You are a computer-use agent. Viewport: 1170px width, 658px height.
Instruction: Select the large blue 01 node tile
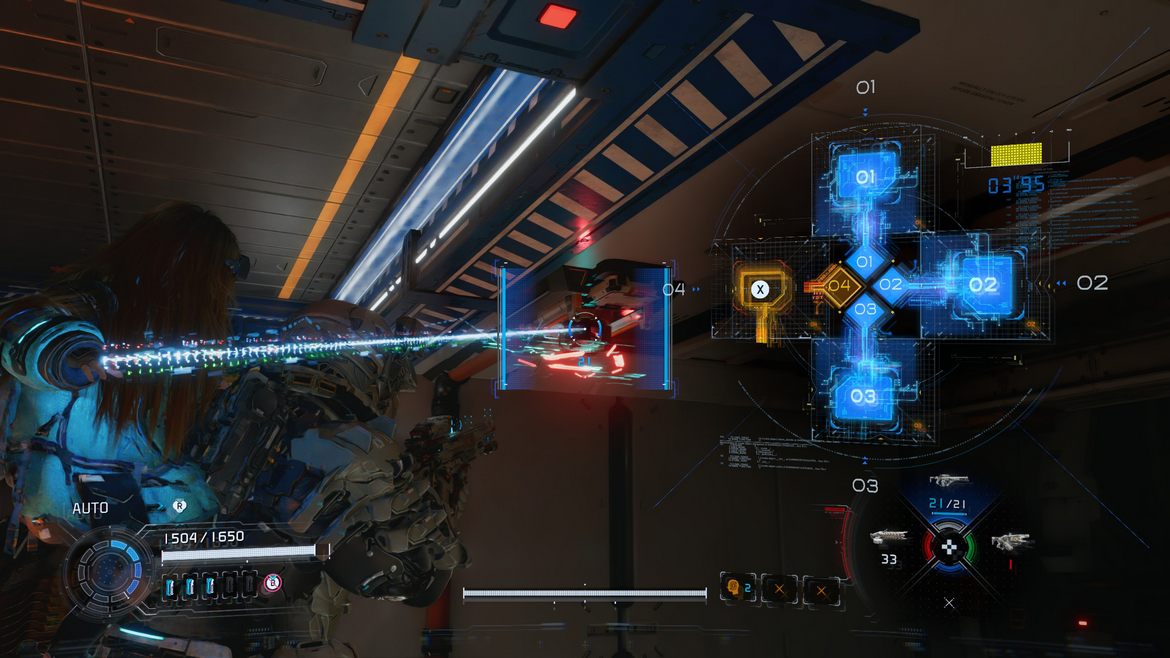(865, 178)
